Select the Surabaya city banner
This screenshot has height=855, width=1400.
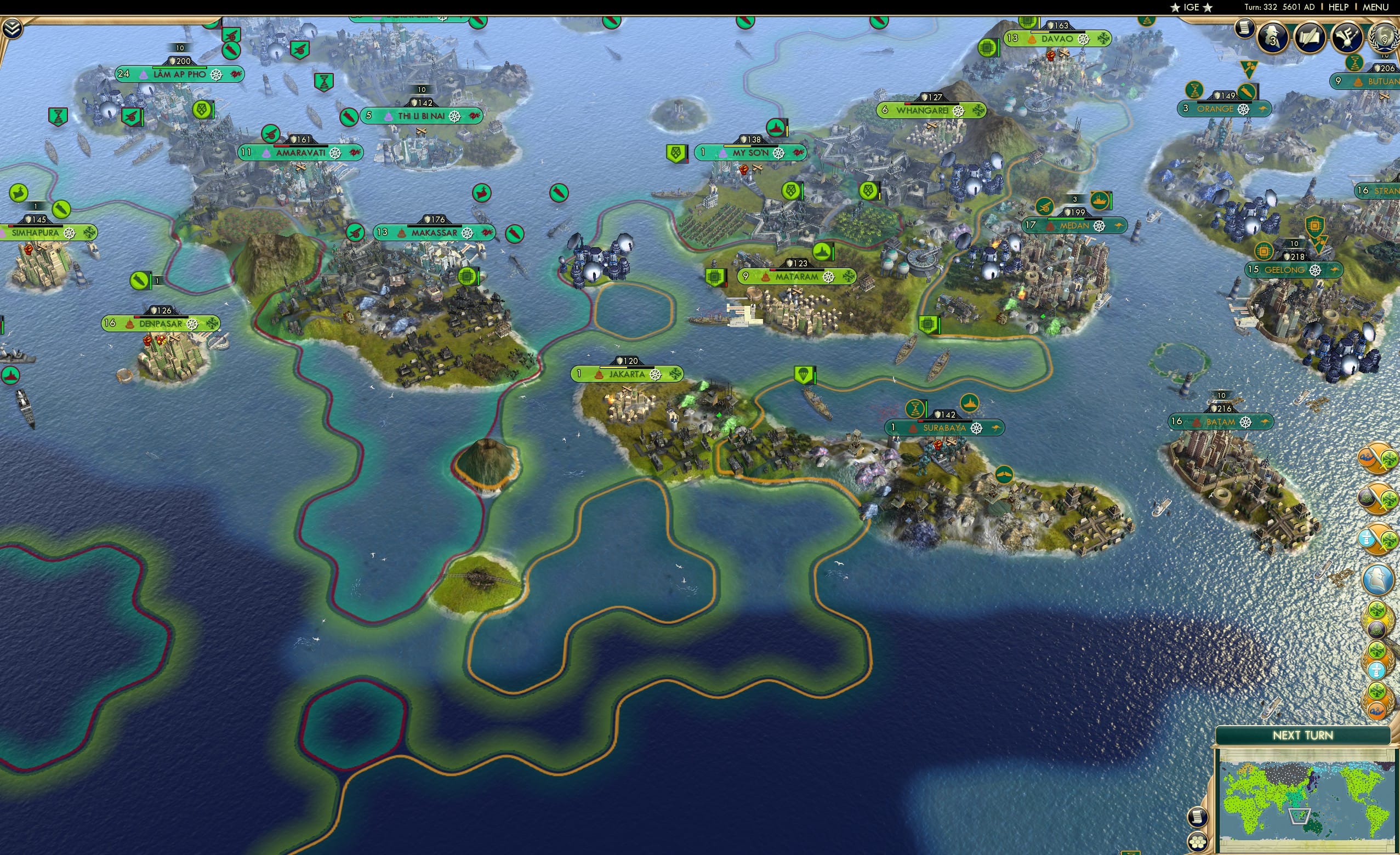click(943, 428)
